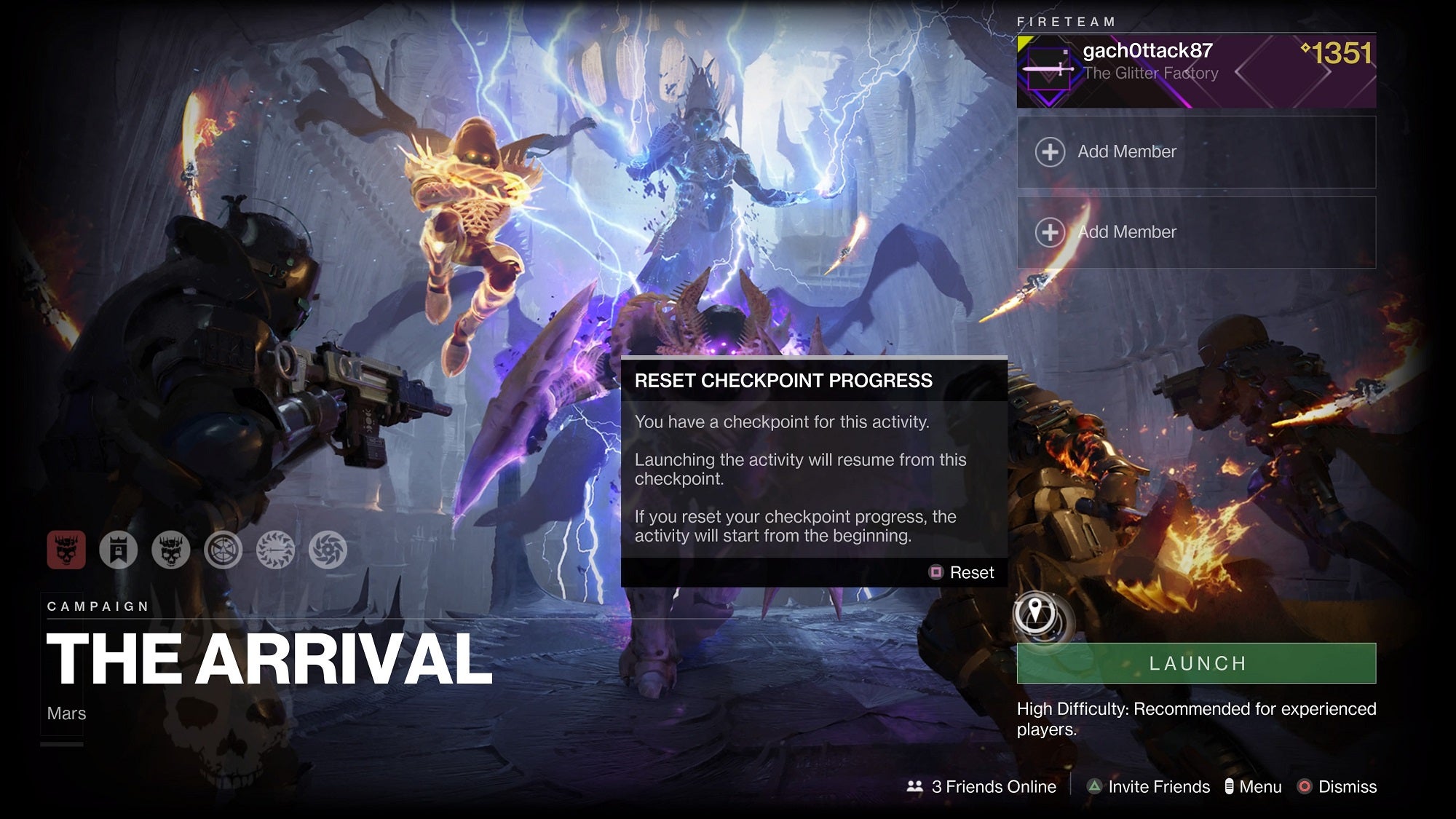The image size is (1456, 819).
Task: Click the plus icon on first Add Member slot
Action: click(x=1049, y=151)
